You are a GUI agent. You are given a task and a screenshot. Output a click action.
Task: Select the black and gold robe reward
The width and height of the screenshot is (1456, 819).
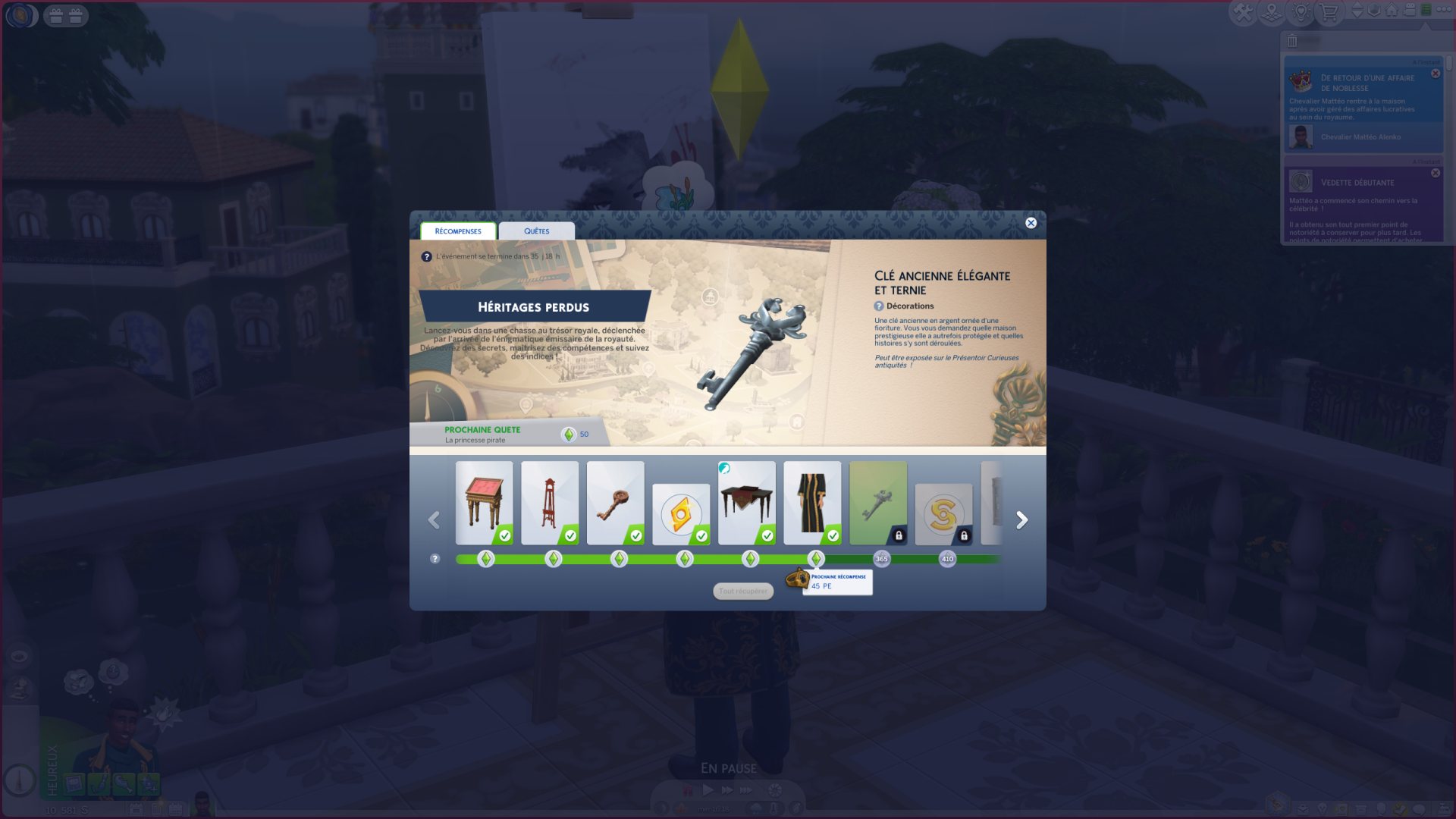pyautogui.click(x=812, y=503)
